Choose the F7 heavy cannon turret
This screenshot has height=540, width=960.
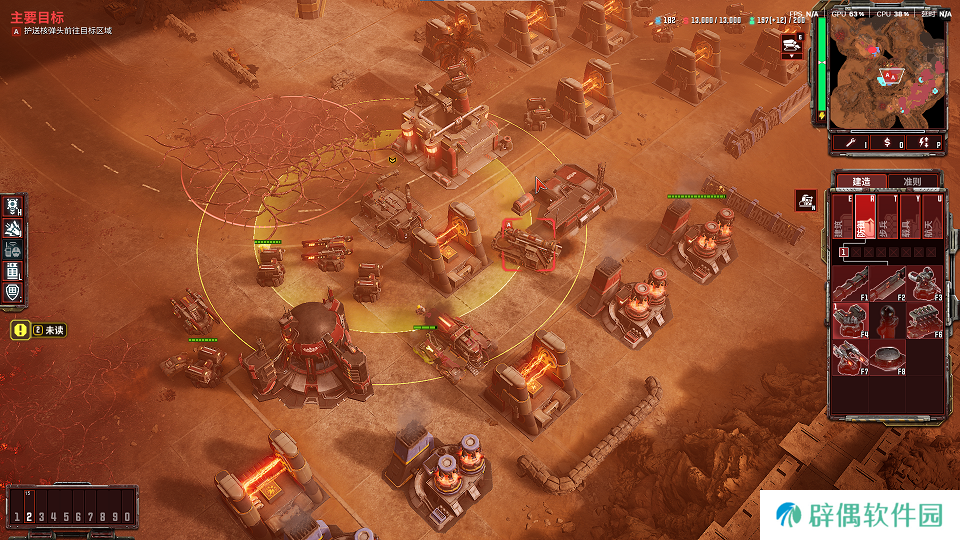[849, 356]
